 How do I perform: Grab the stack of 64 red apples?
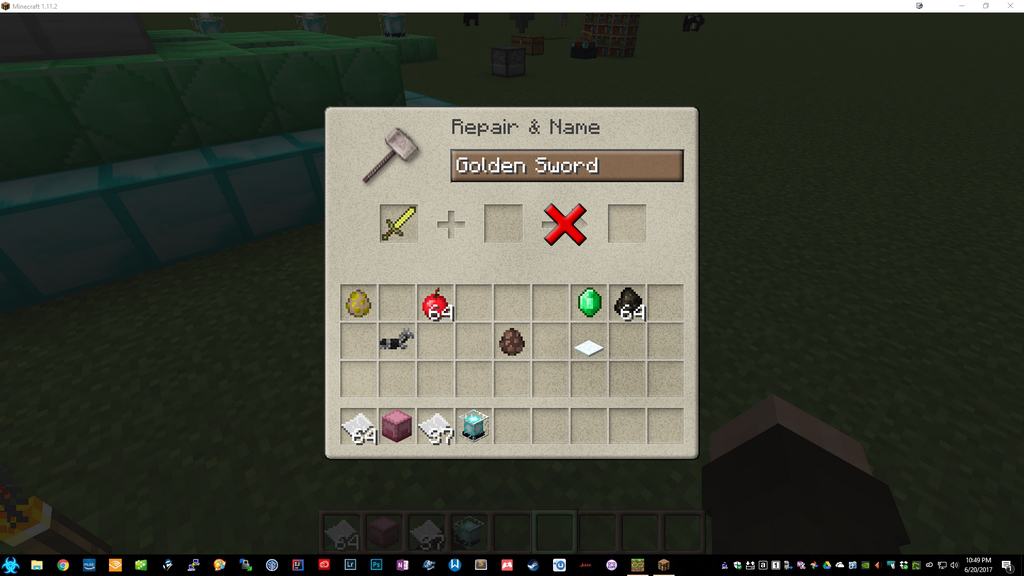coord(436,303)
